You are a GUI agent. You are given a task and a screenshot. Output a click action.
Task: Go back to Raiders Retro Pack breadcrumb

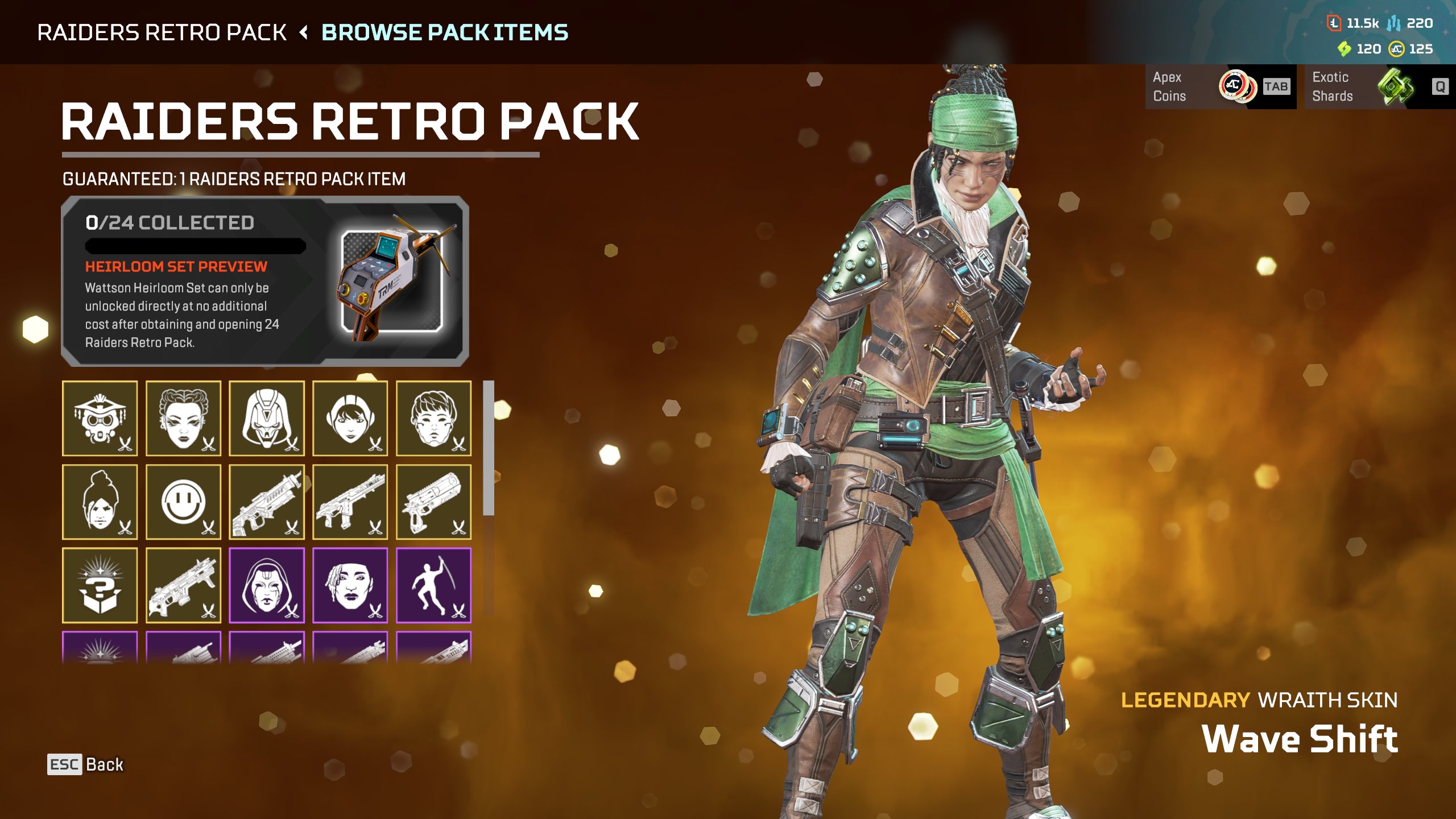tap(162, 32)
